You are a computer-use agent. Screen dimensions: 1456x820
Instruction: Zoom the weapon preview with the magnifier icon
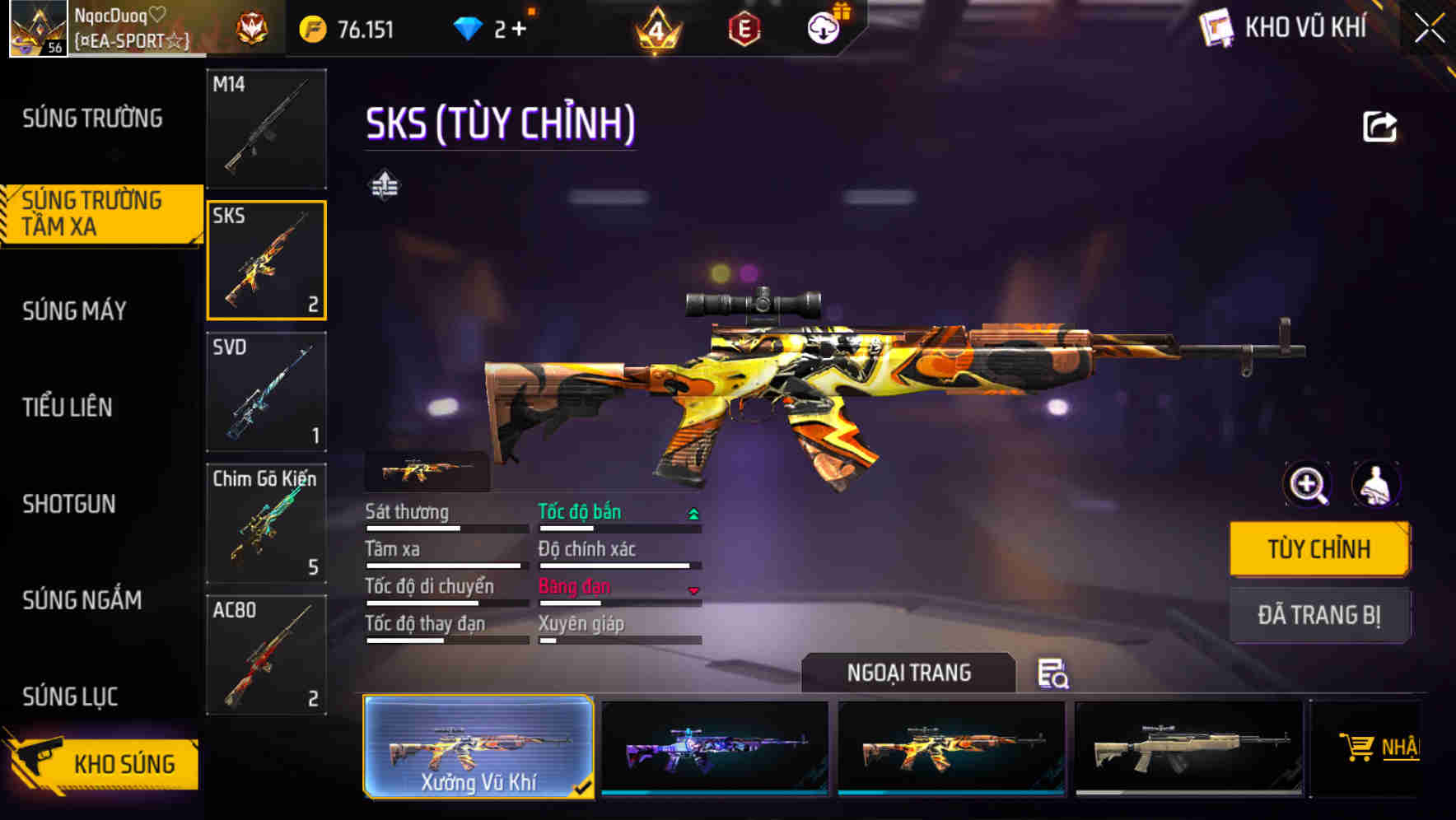point(1308,485)
